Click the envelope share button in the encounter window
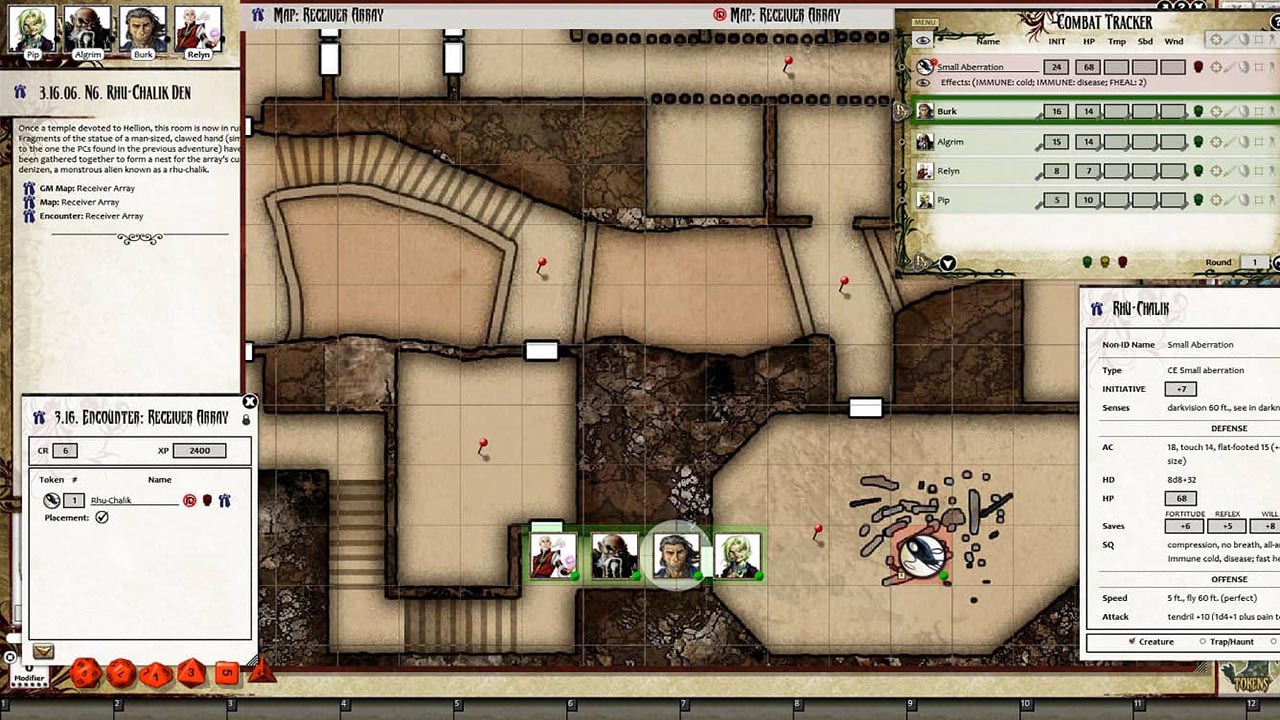The width and height of the screenshot is (1280, 720). point(43,651)
